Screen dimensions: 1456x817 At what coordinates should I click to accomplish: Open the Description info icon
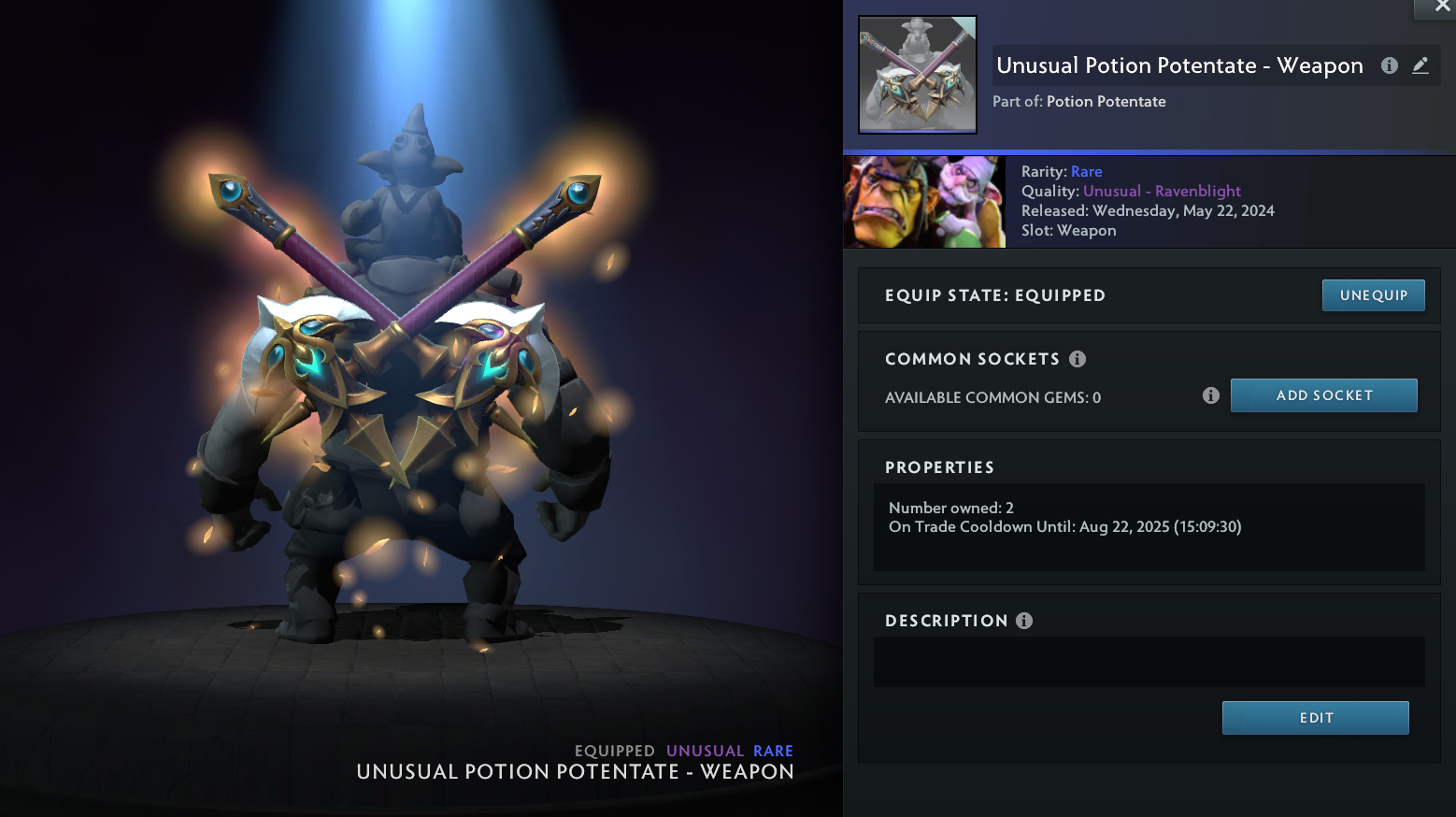point(1024,621)
